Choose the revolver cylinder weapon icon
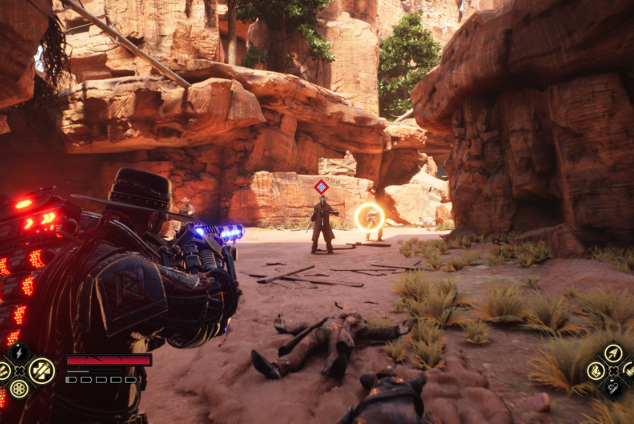The image size is (634, 424). coord(18,389)
